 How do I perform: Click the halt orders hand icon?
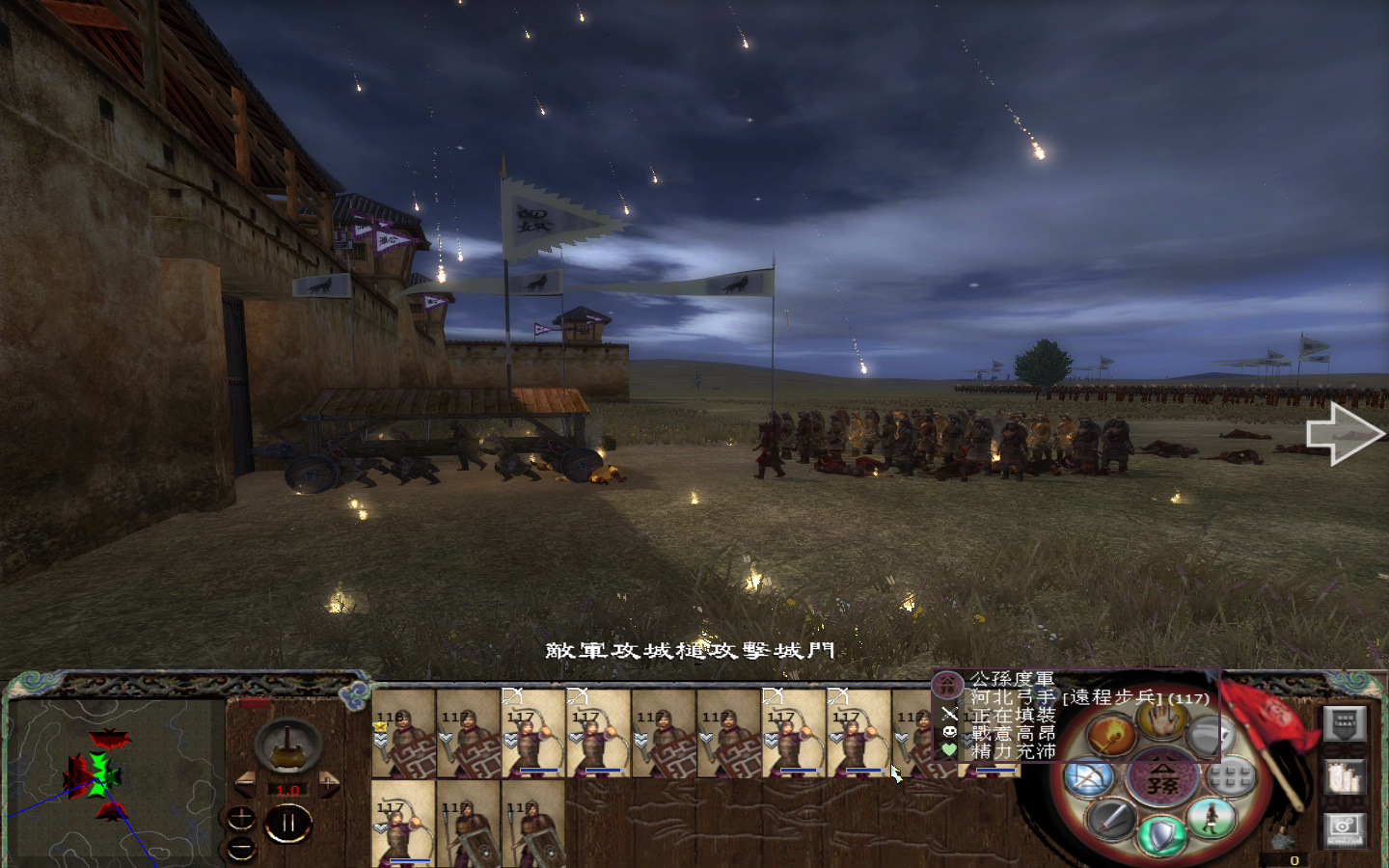(x=1161, y=720)
